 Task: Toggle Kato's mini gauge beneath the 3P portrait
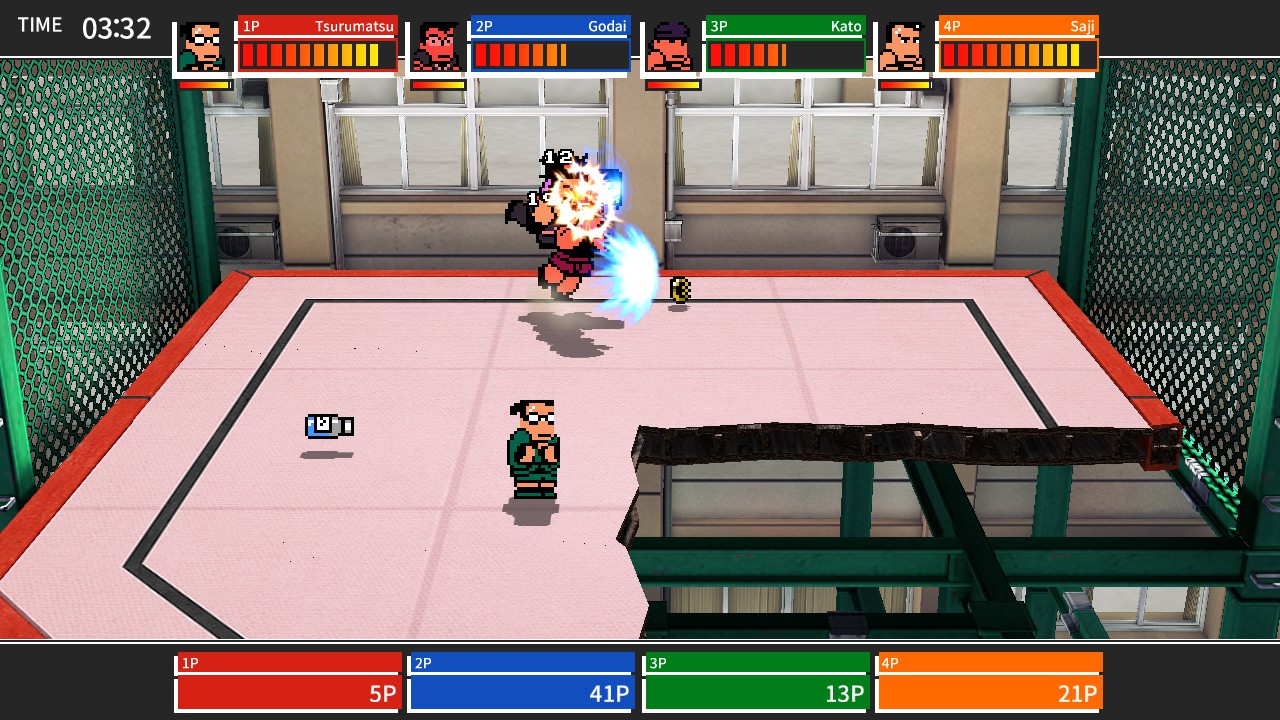(672, 85)
